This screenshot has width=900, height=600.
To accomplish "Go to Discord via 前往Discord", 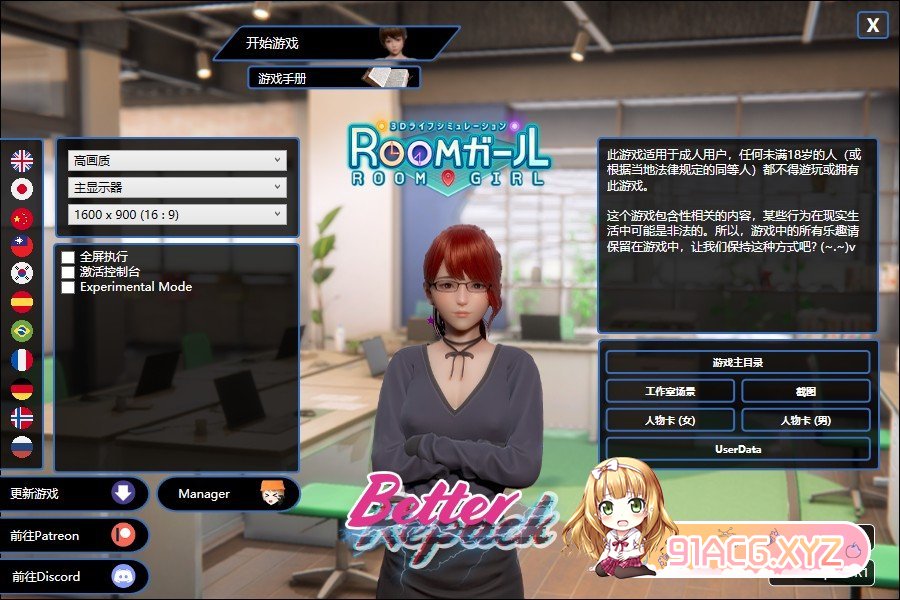I will click(74, 577).
